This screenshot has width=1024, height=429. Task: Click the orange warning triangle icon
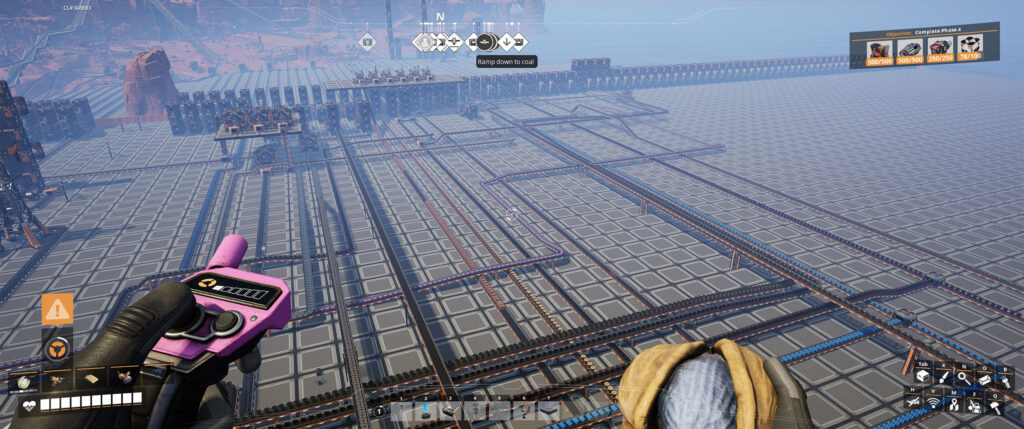pyautogui.click(x=57, y=309)
